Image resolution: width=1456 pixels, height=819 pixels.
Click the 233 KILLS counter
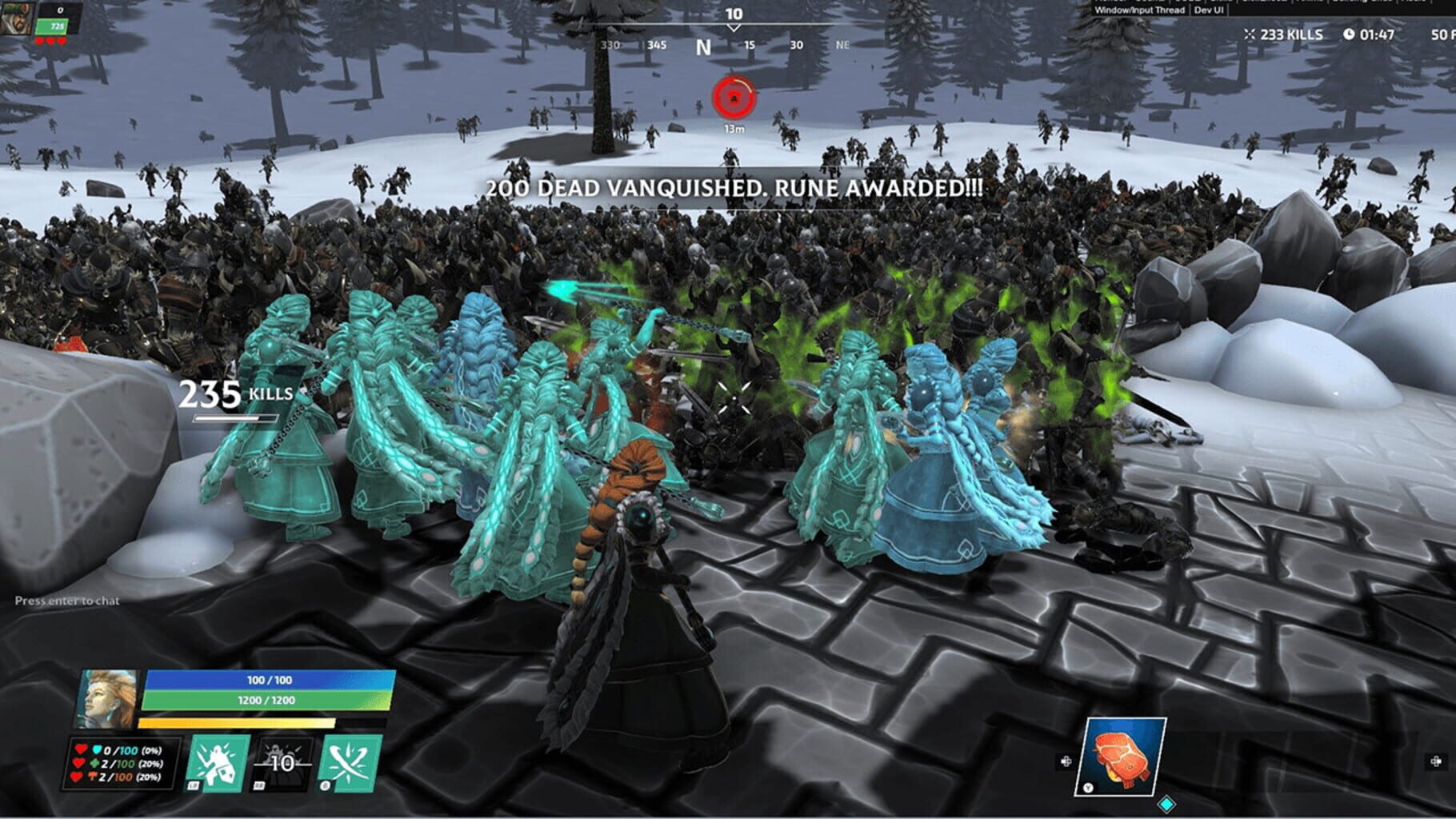[1291, 35]
